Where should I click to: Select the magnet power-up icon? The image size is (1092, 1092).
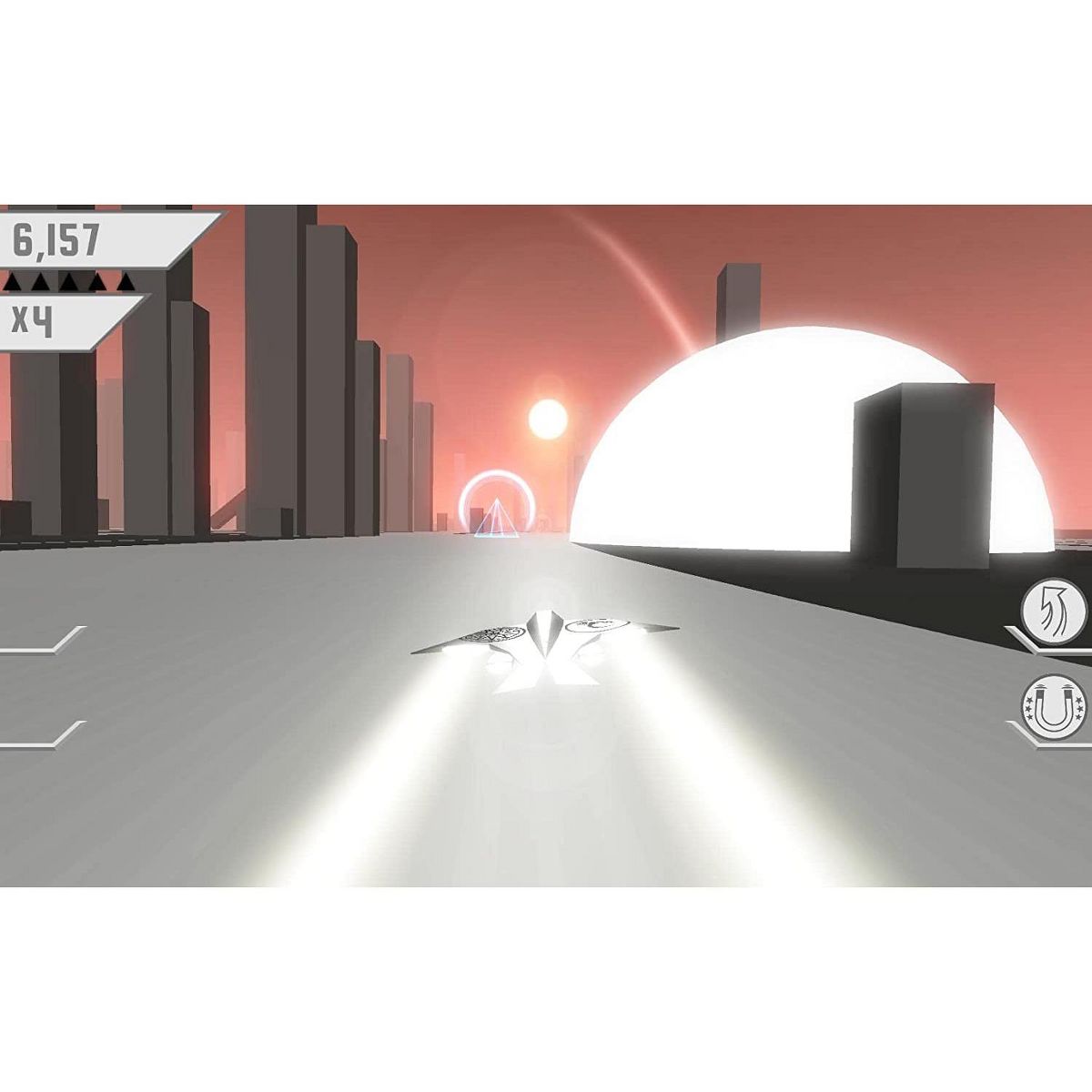point(1054,705)
